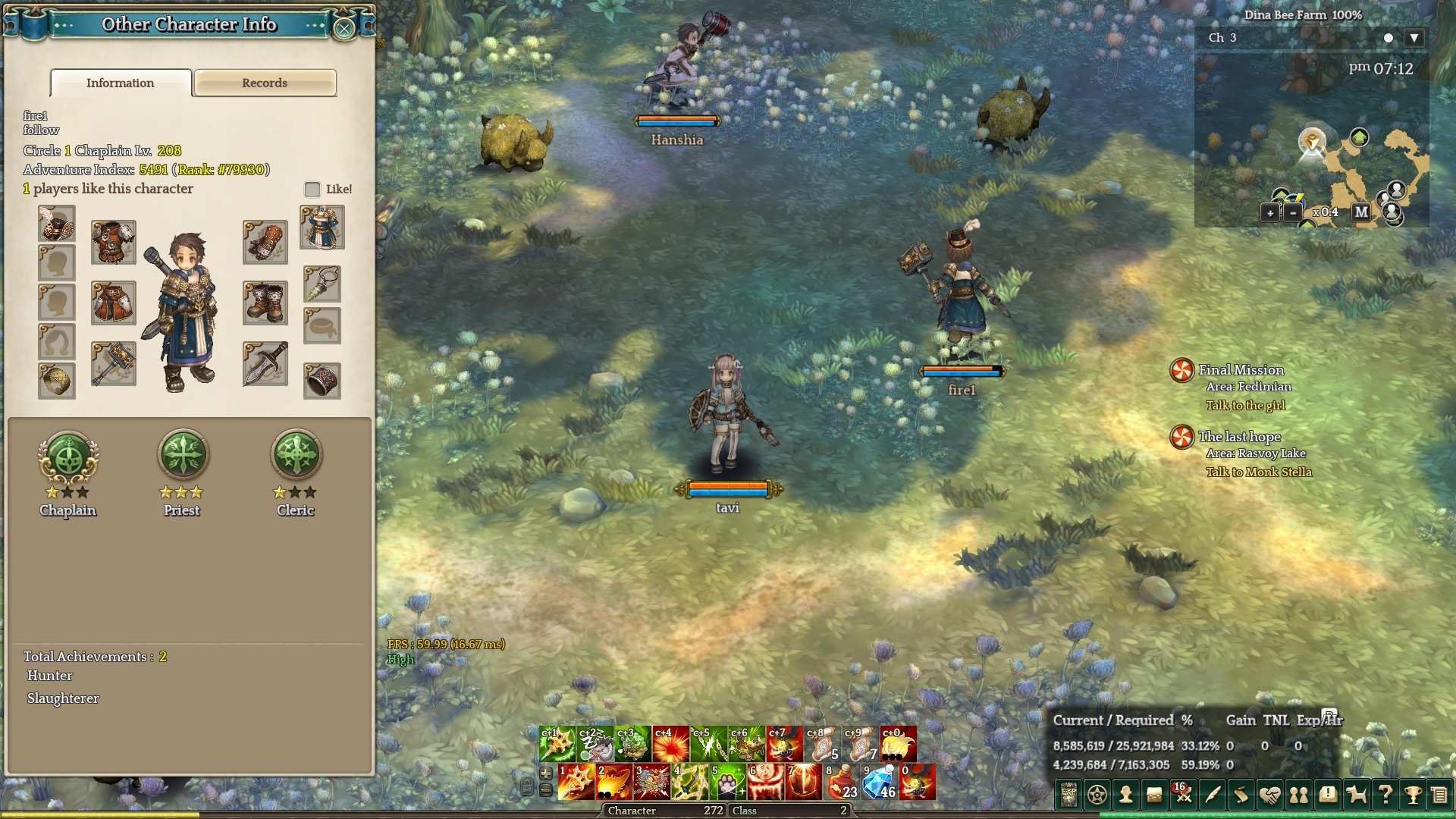1456x819 pixels.
Task: Switch to the Records tab
Action: point(265,83)
